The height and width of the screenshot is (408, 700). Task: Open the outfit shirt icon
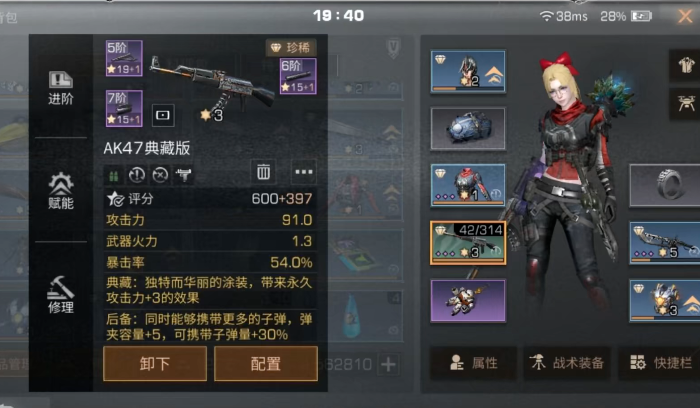click(685, 64)
